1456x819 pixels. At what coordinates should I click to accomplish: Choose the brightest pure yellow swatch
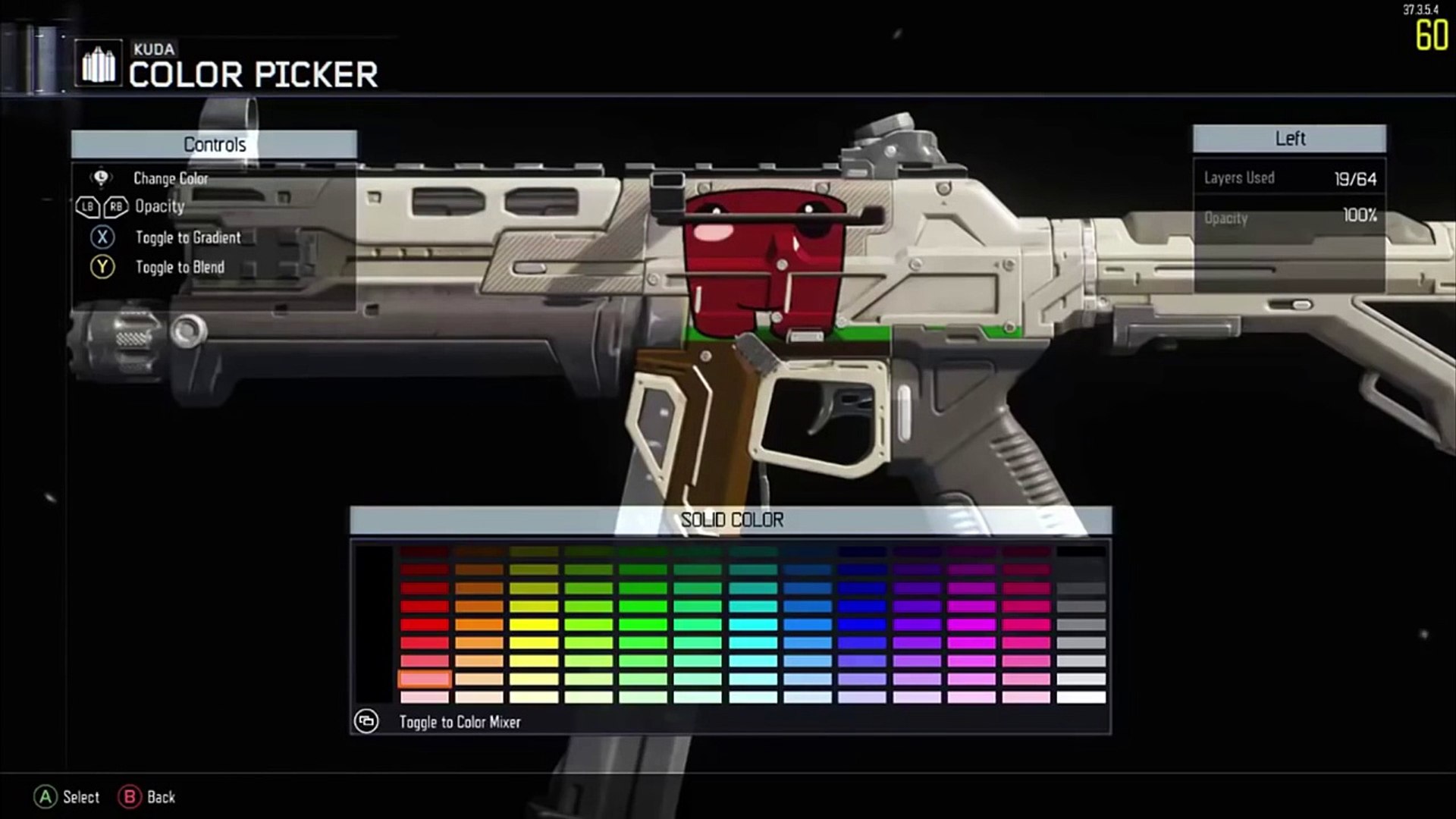[534, 624]
